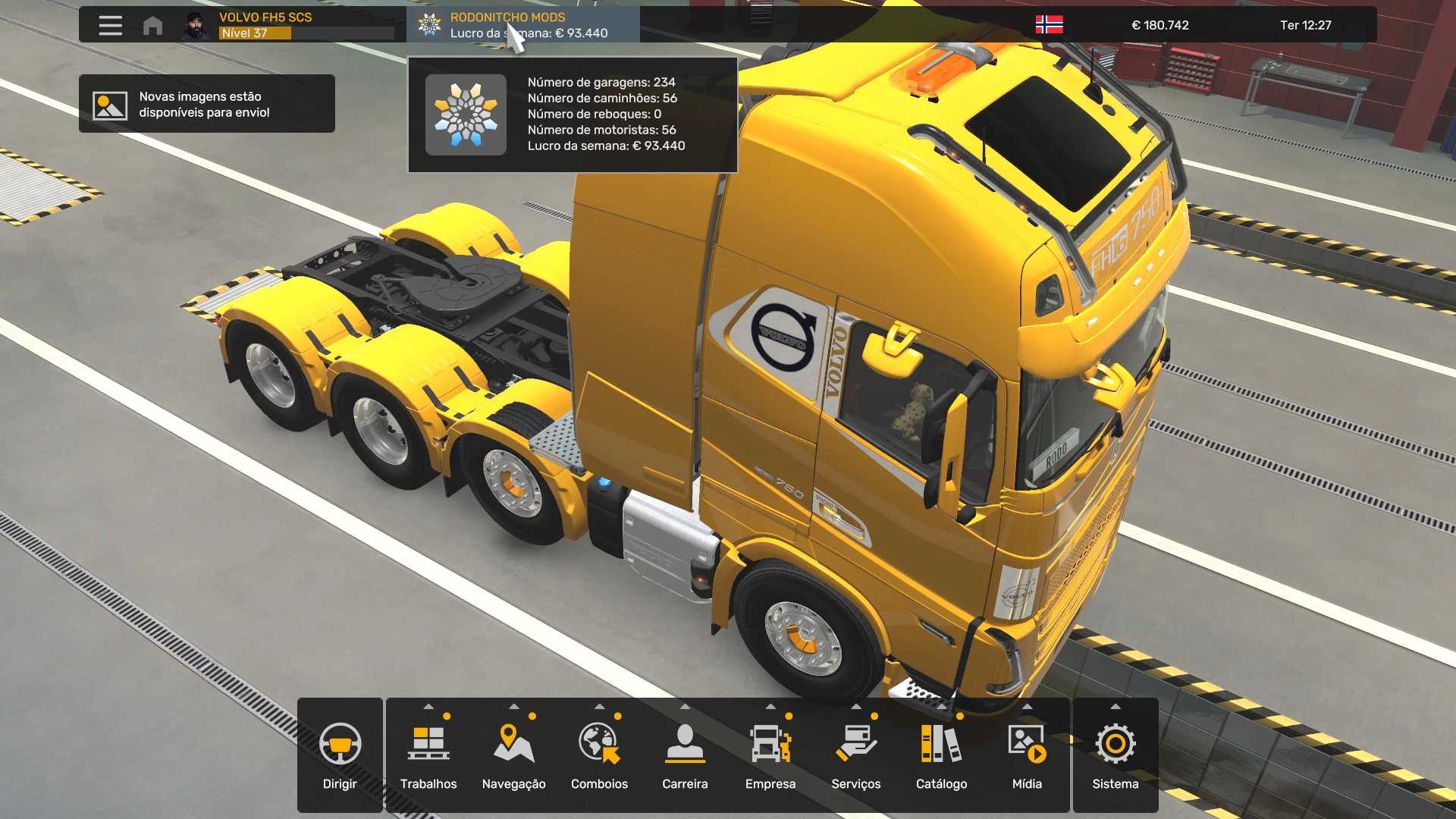Click the home icon
1456x819 pixels.
[x=152, y=26]
